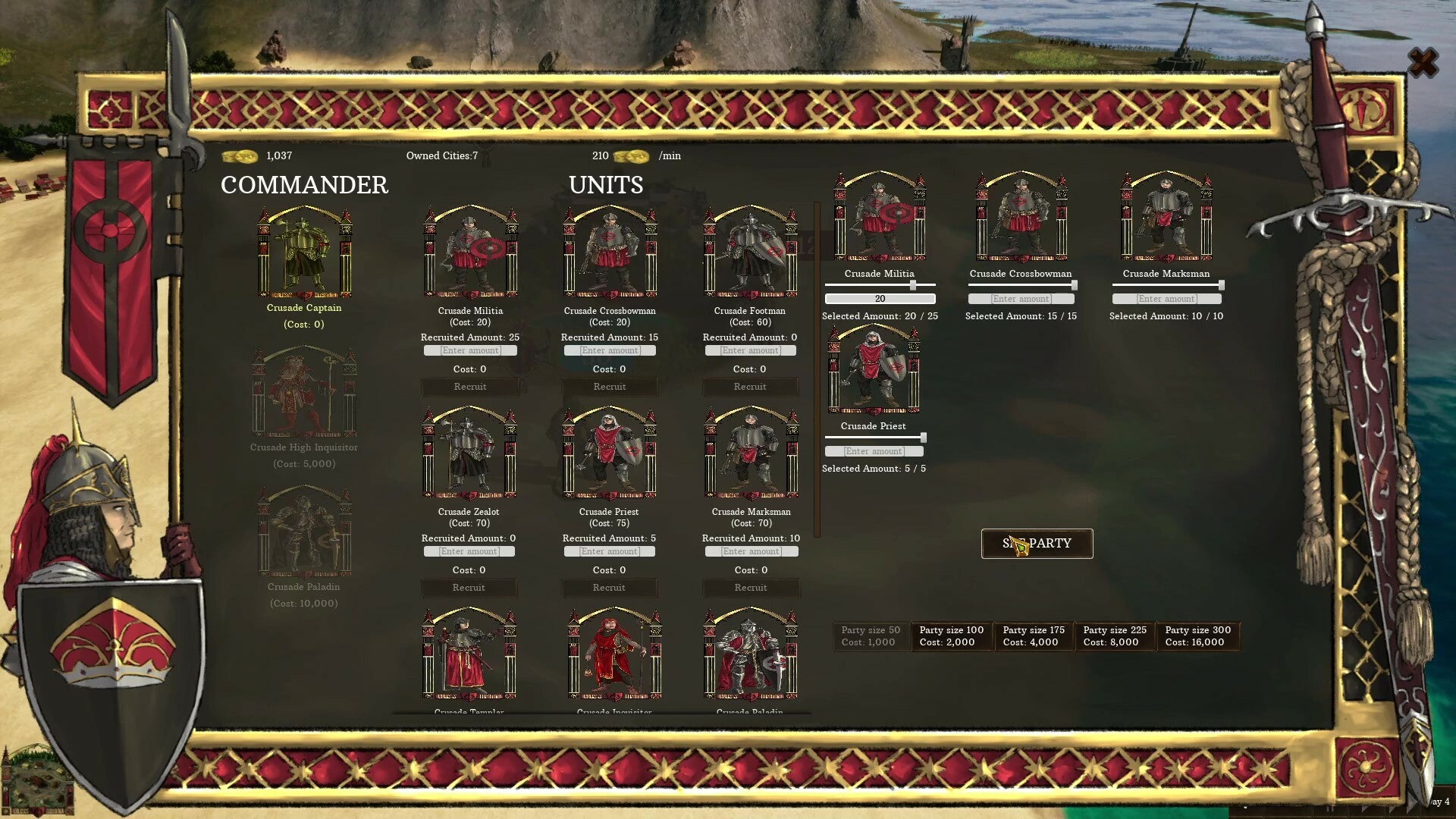This screenshot has width=1456, height=819.
Task: Select the Crusade Paladin commander portrait
Action: [x=304, y=533]
